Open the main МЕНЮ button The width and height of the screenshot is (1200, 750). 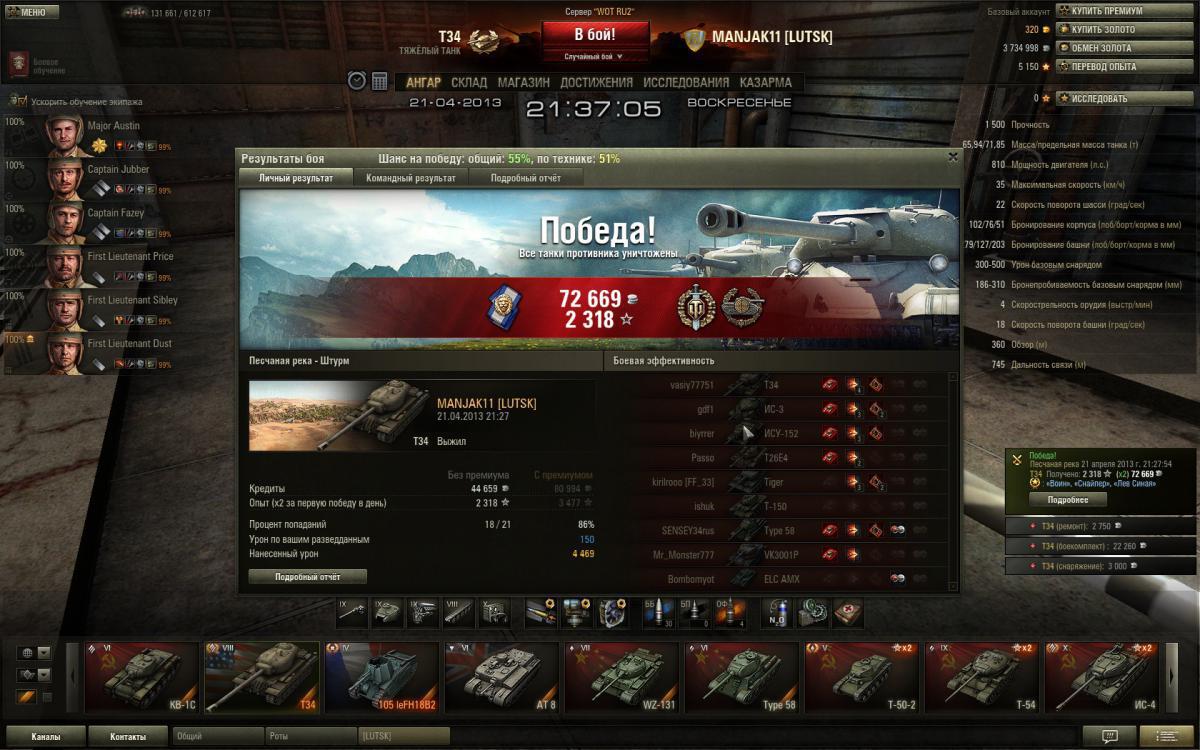[x=27, y=13]
